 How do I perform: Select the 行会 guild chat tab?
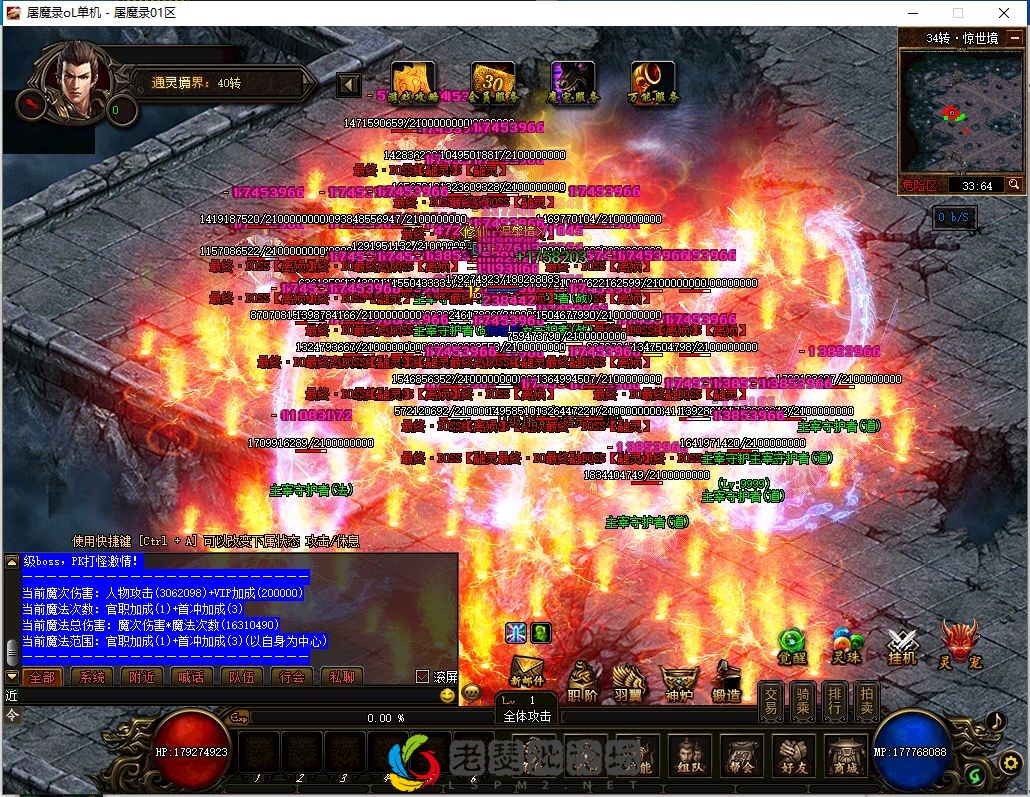point(291,677)
